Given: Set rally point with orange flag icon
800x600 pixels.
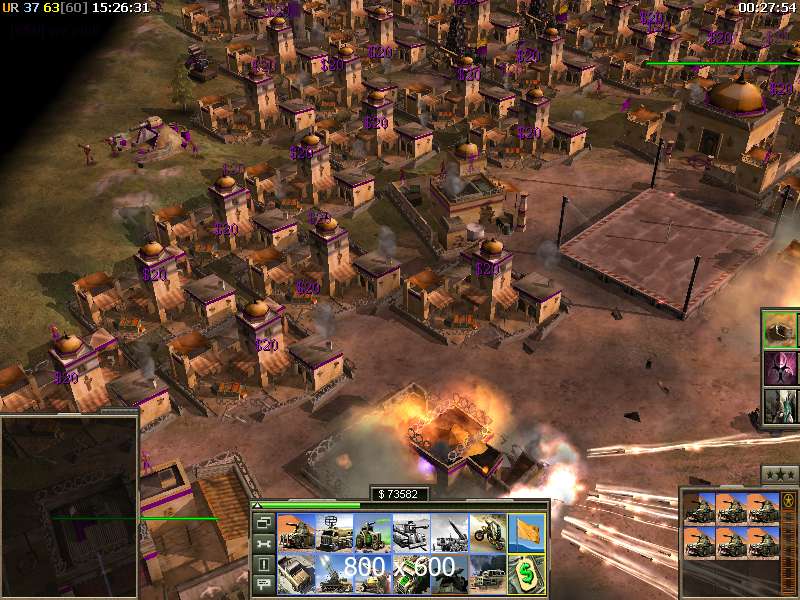Looking at the screenshot, I should pos(526,533).
